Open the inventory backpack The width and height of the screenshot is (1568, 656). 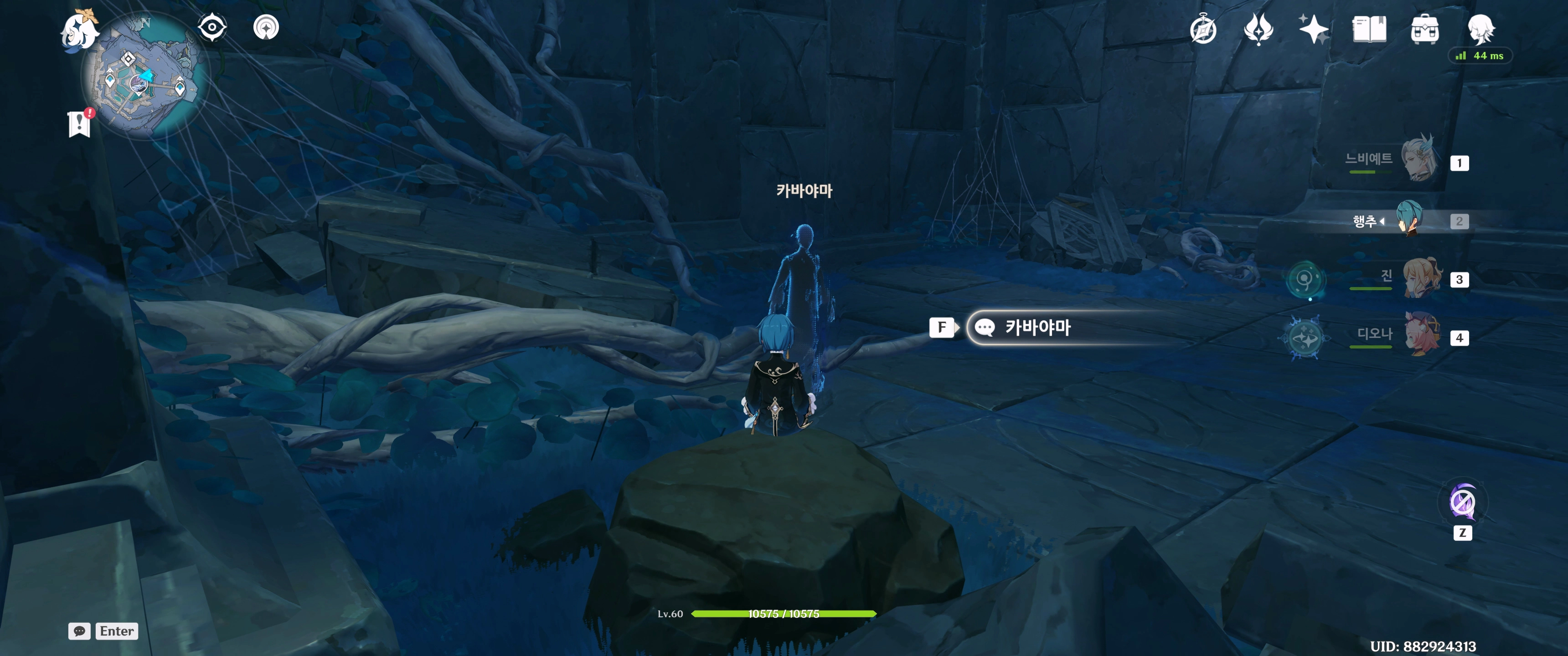pos(1424,29)
